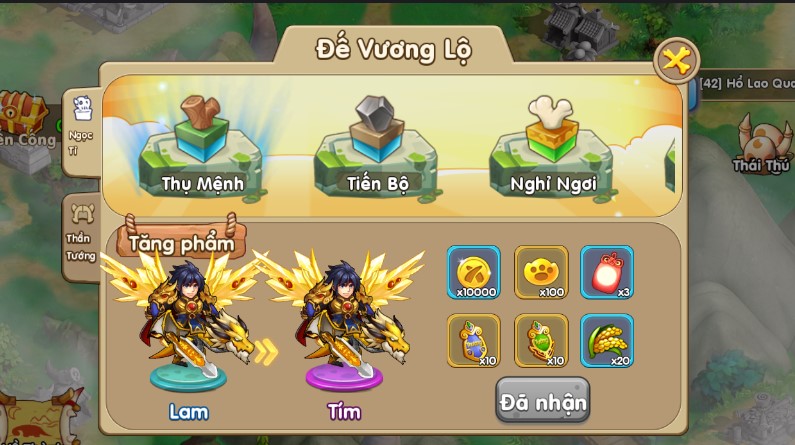Switch to the Ngọc Tỉ tab

81,128
